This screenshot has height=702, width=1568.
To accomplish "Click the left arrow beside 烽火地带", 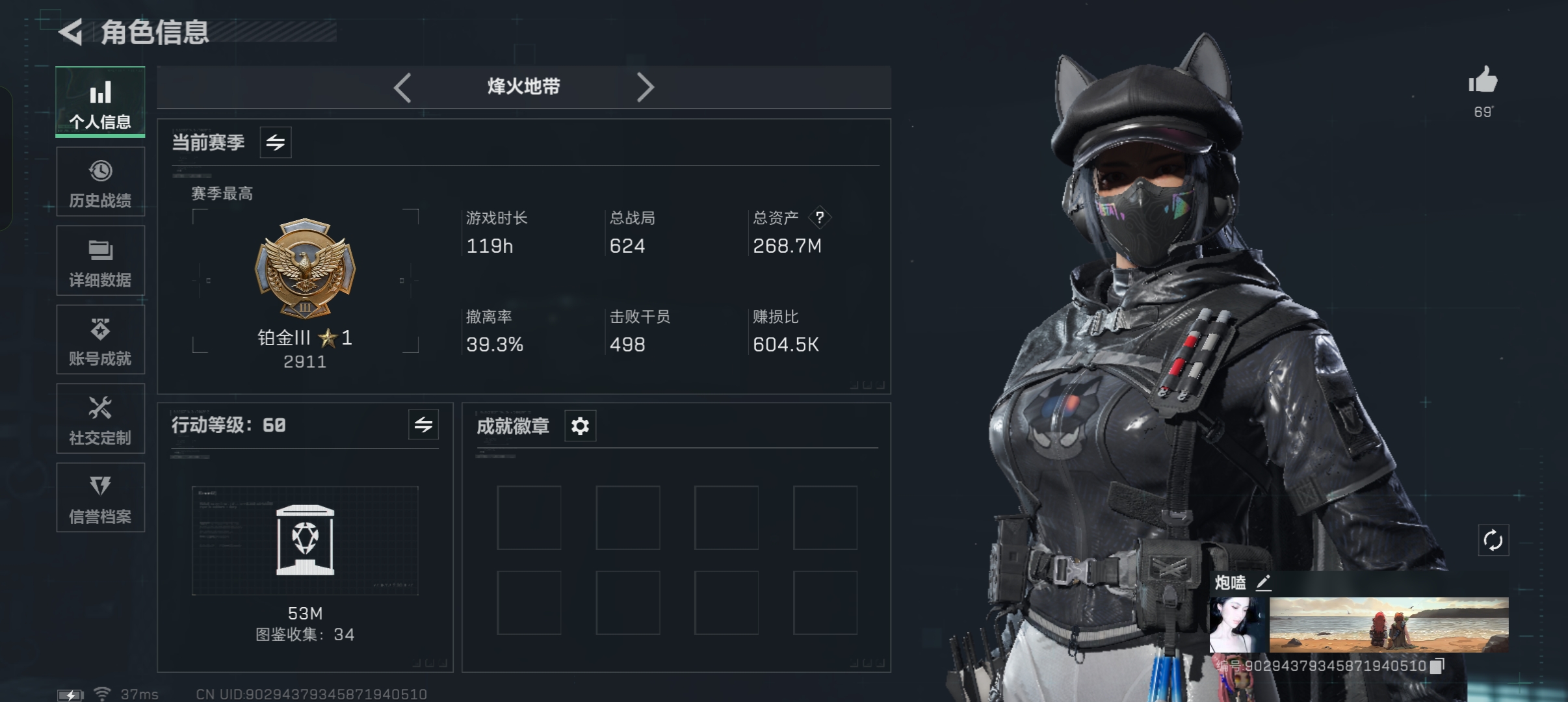I will 402,87.
